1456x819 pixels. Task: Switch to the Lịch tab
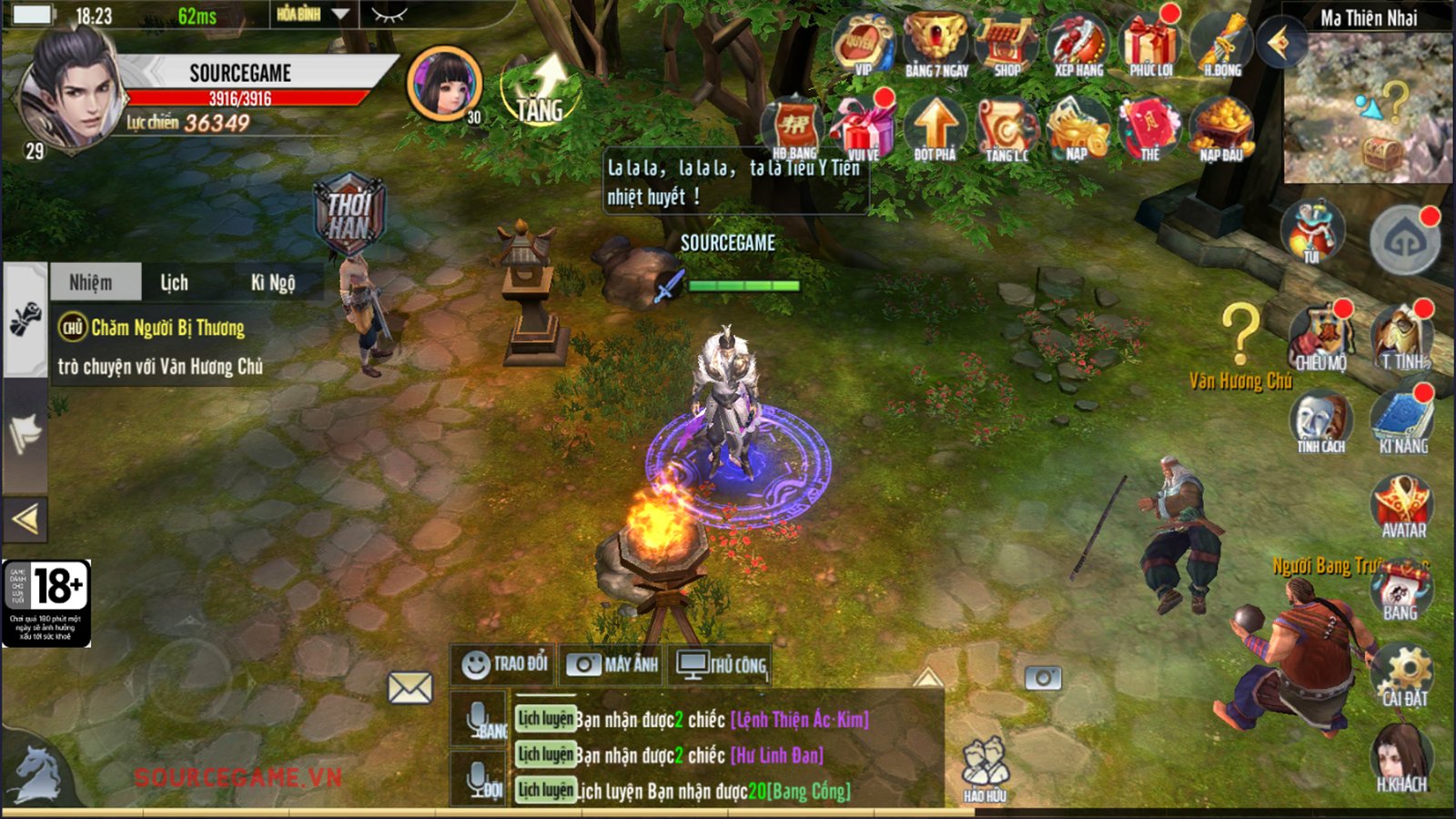tap(174, 283)
